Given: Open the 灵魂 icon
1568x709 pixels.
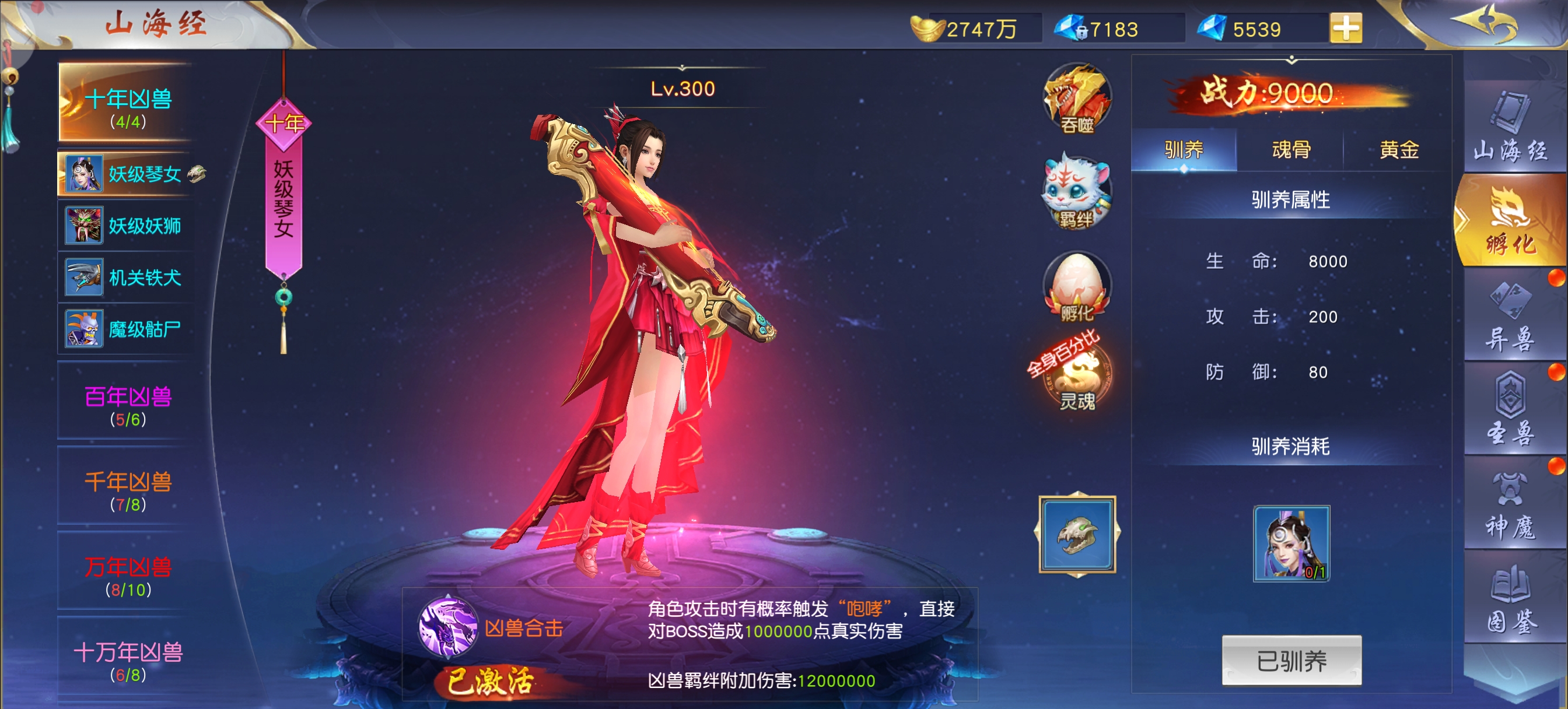Looking at the screenshot, I should pos(1077,378).
